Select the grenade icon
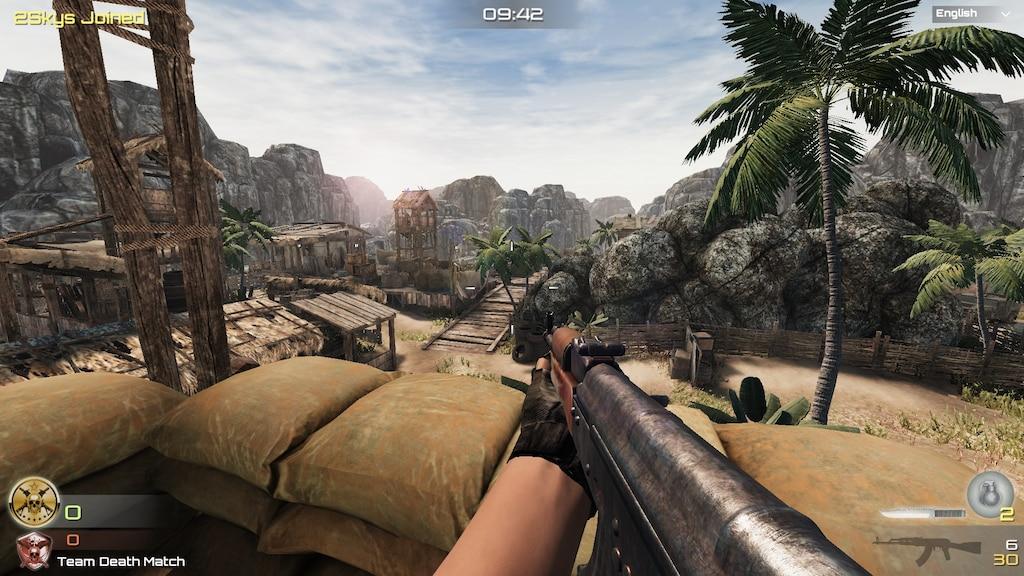The image size is (1024, 576). click(989, 493)
